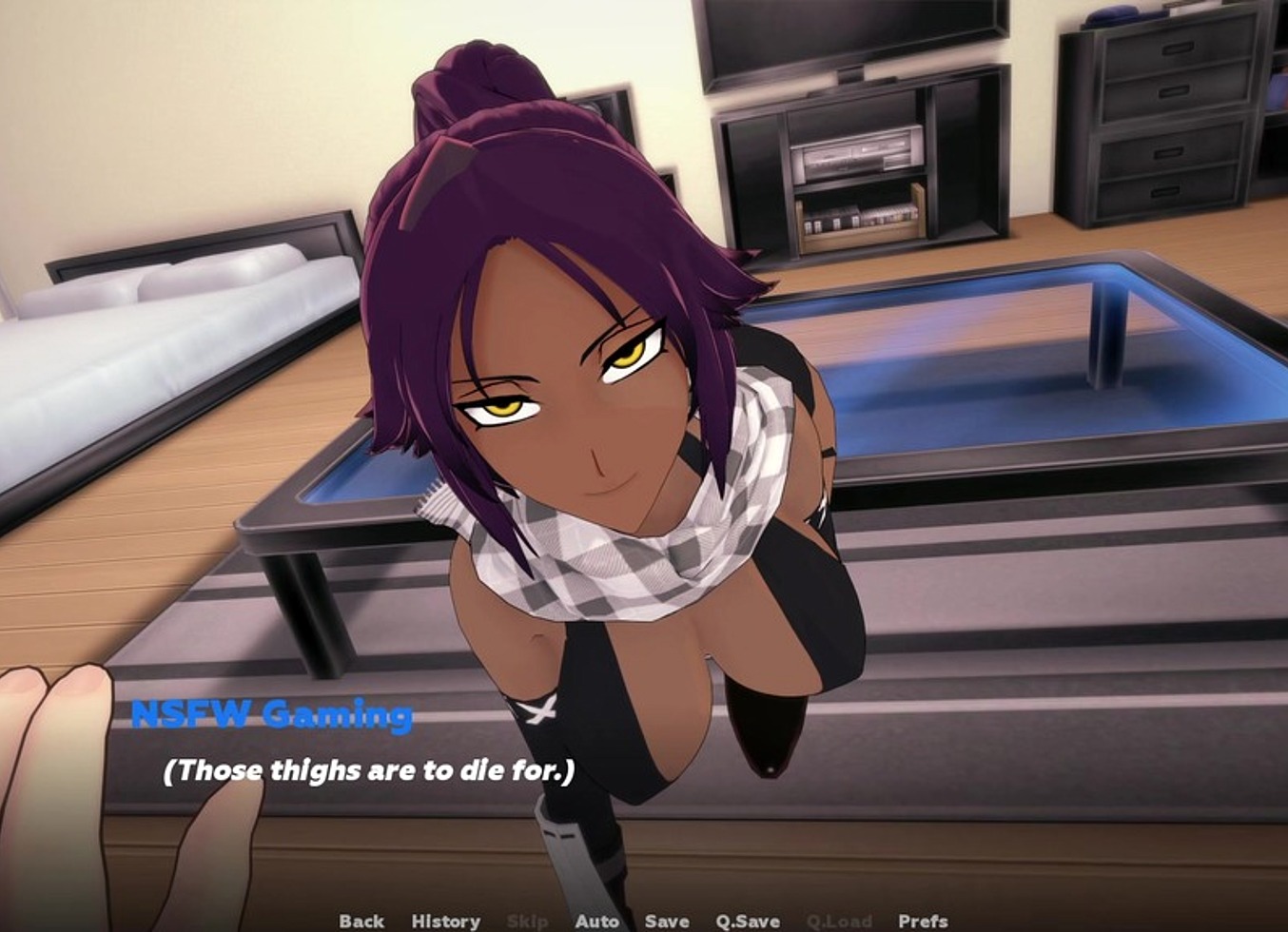Perform a Quick Save with Q.Save
This screenshot has height=932, width=1288.
pyautogui.click(x=747, y=921)
